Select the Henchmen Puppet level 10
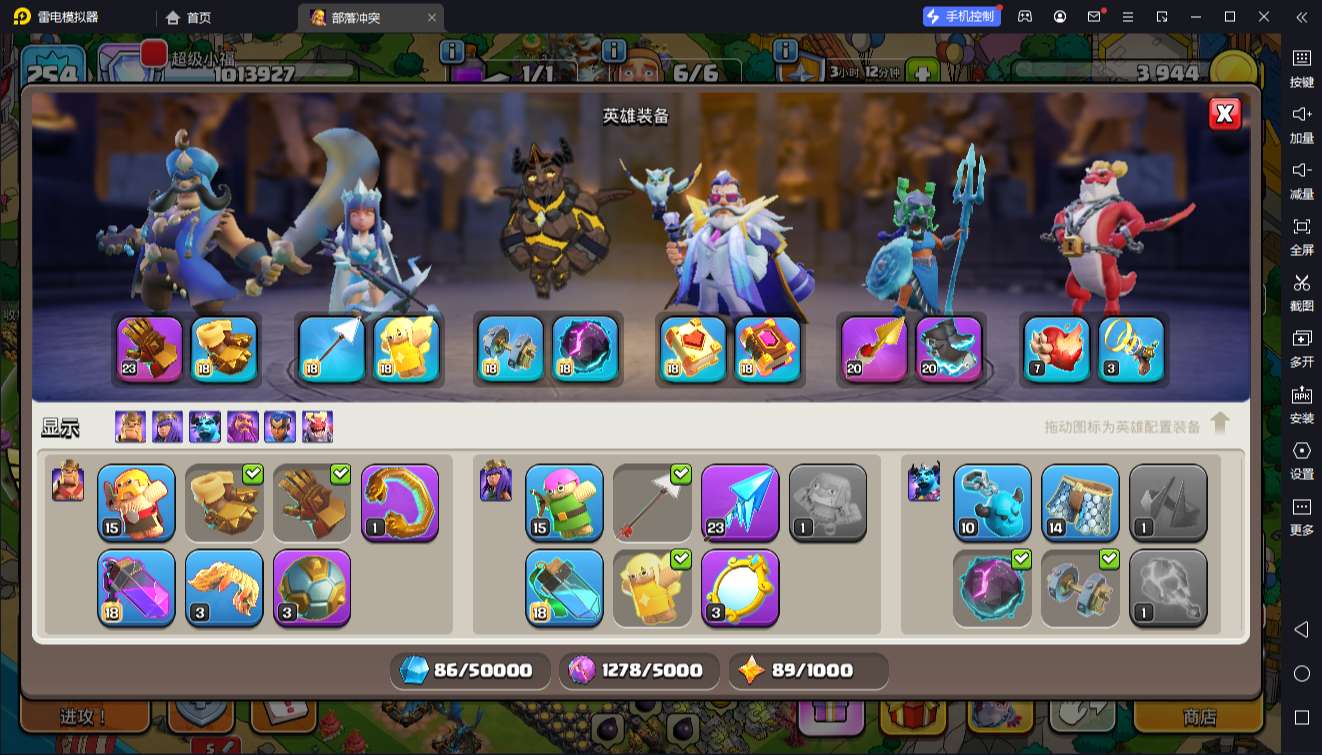Viewport: 1322px width, 755px height. pyautogui.click(x=992, y=503)
